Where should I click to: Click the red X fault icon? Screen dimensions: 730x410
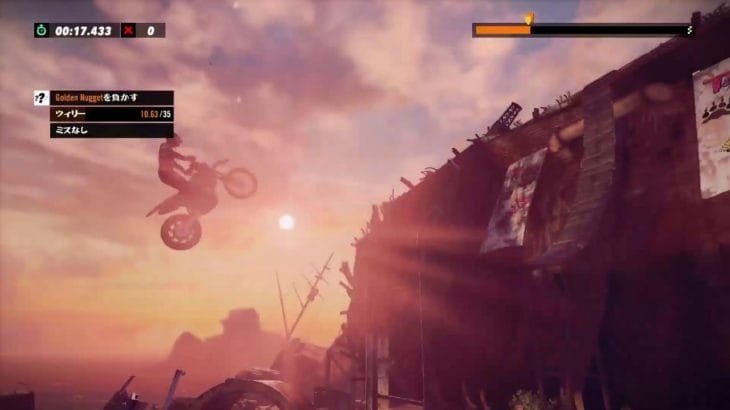coord(128,30)
